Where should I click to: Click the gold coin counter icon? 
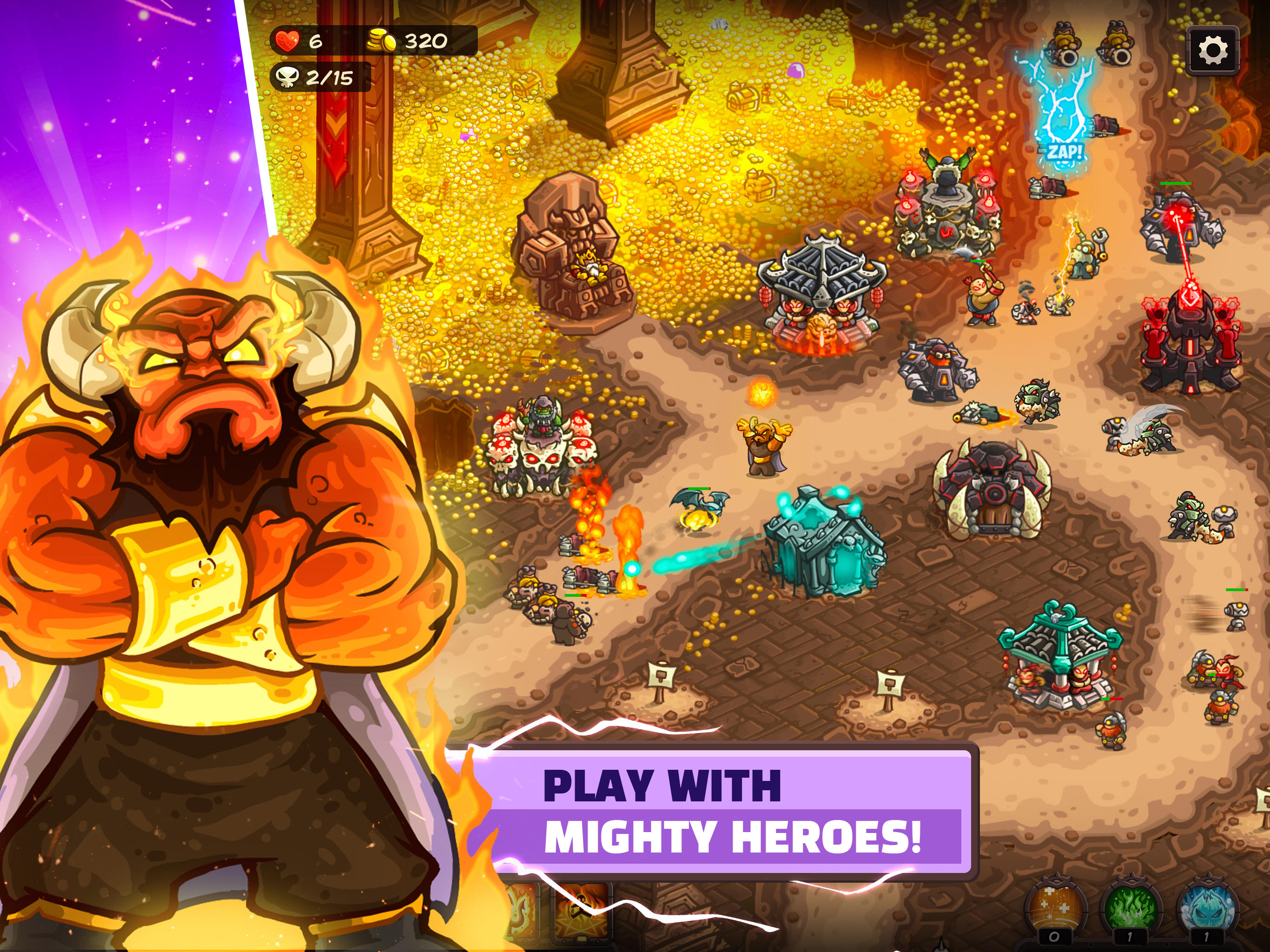click(x=381, y=40)
